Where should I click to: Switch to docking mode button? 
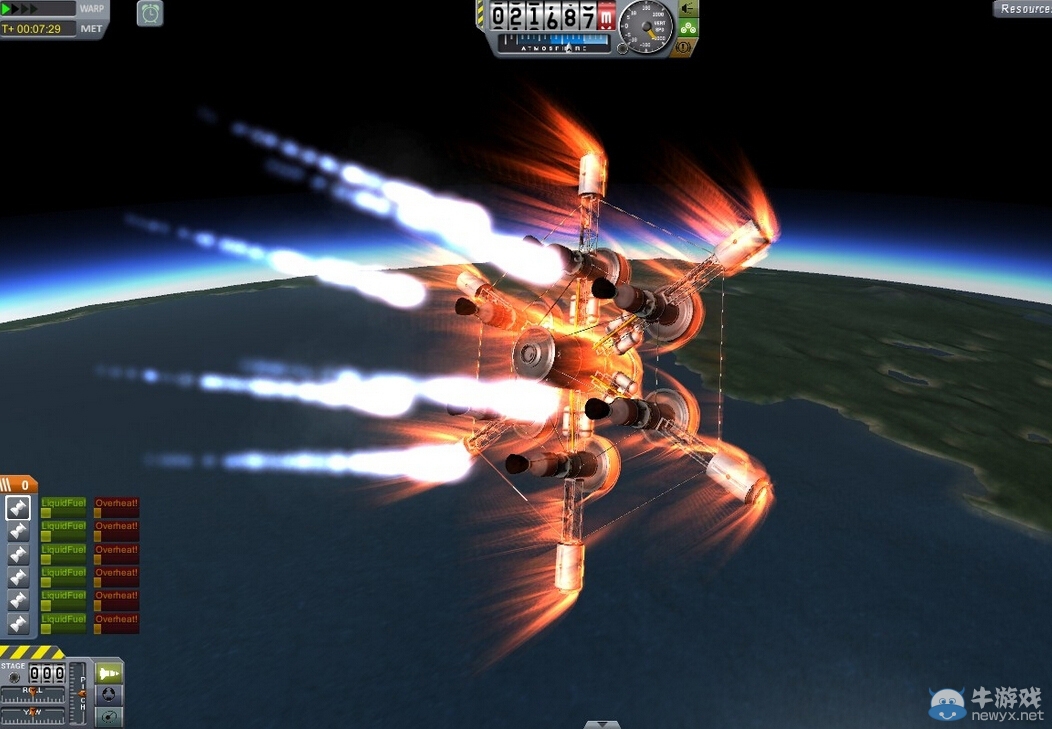pos(109,694)
